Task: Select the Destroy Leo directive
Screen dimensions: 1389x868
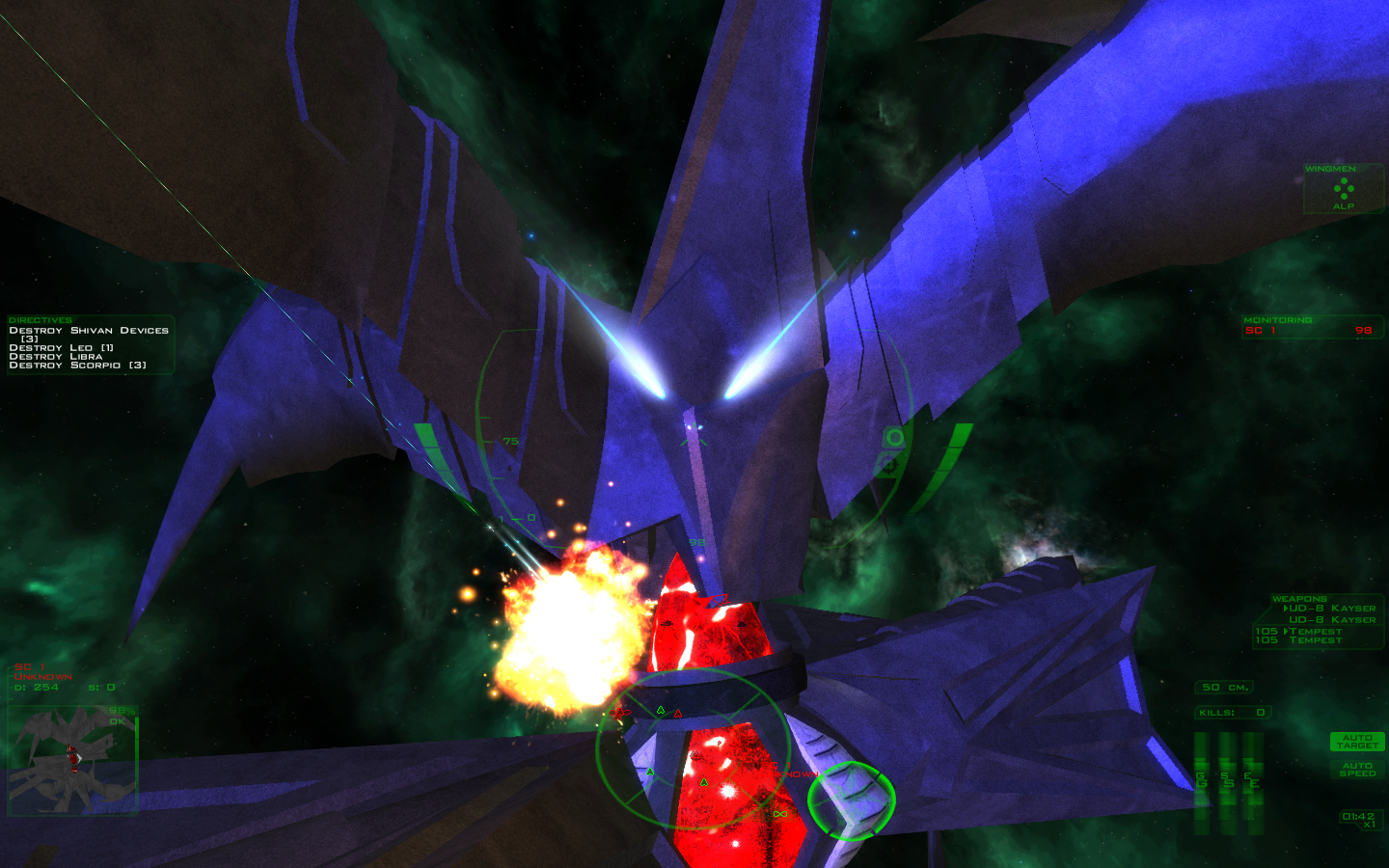Action: (62, 348)
